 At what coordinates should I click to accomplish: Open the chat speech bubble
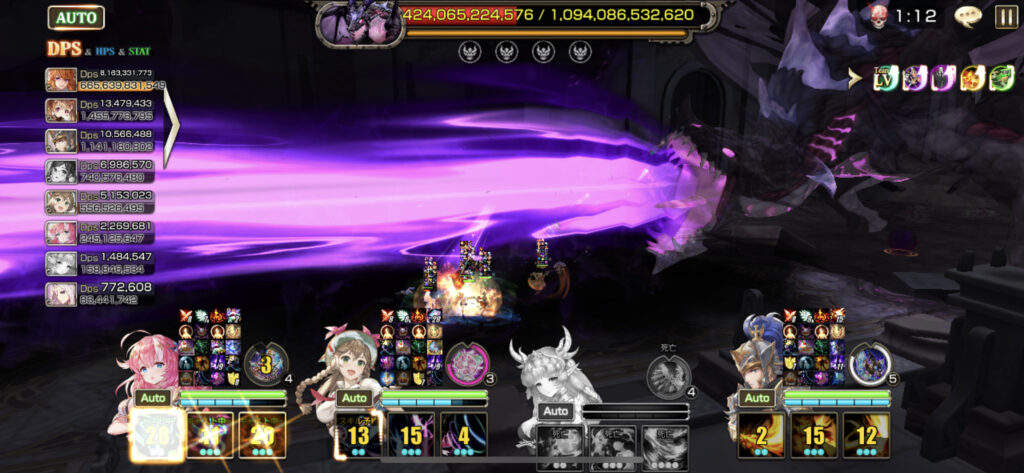pyautogui.click(x=968, y=16)
